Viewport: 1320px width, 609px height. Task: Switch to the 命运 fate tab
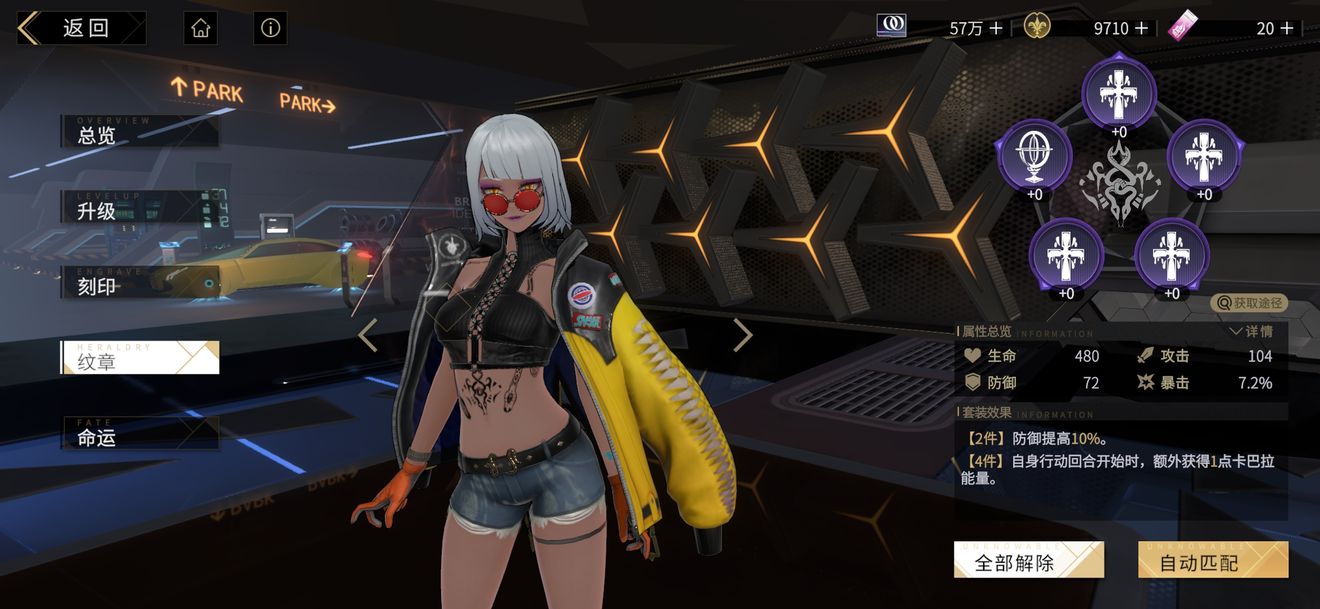click(140, 436)
